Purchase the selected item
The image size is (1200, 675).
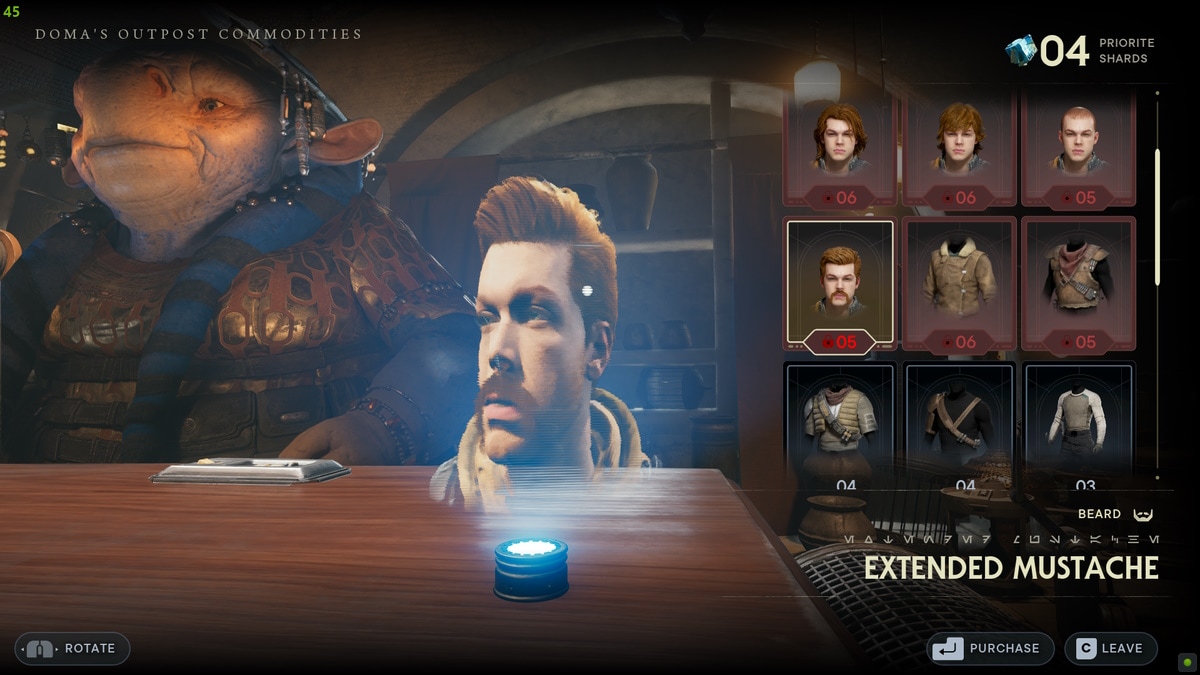(990, 648)
